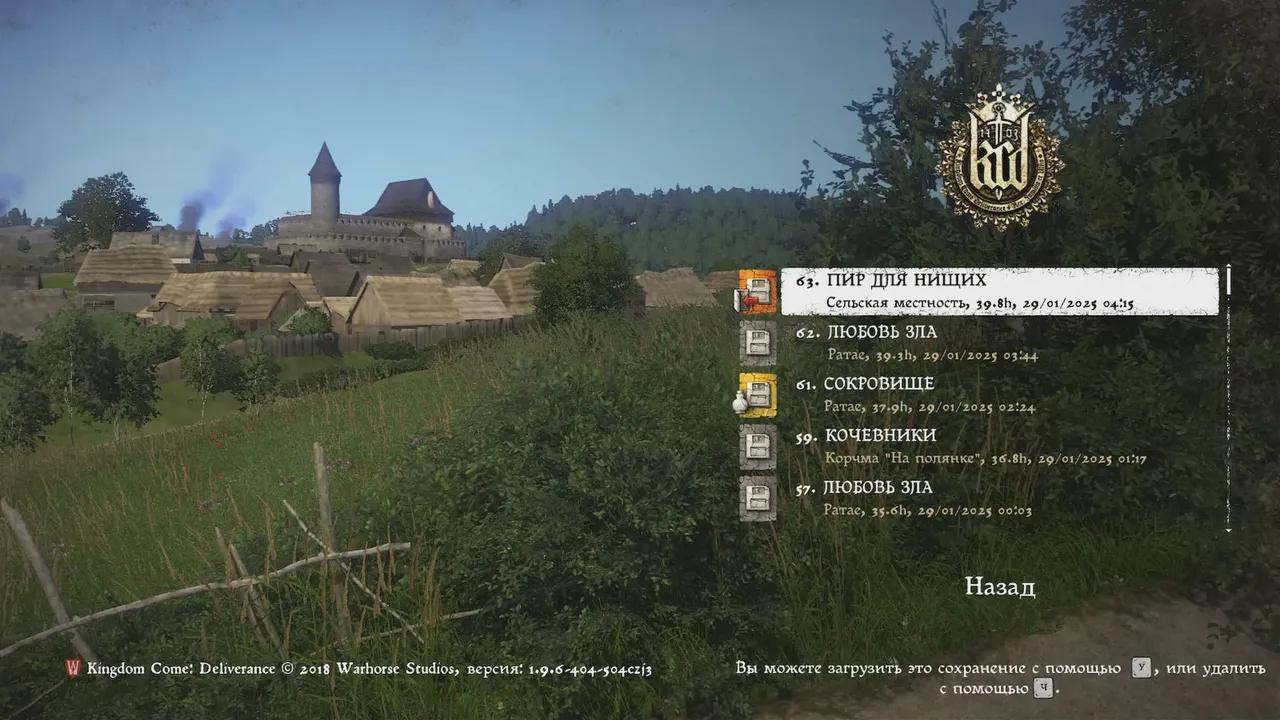Go back with the Назад button
Viewport: 1280px width, 720px height.
point(999,587)
